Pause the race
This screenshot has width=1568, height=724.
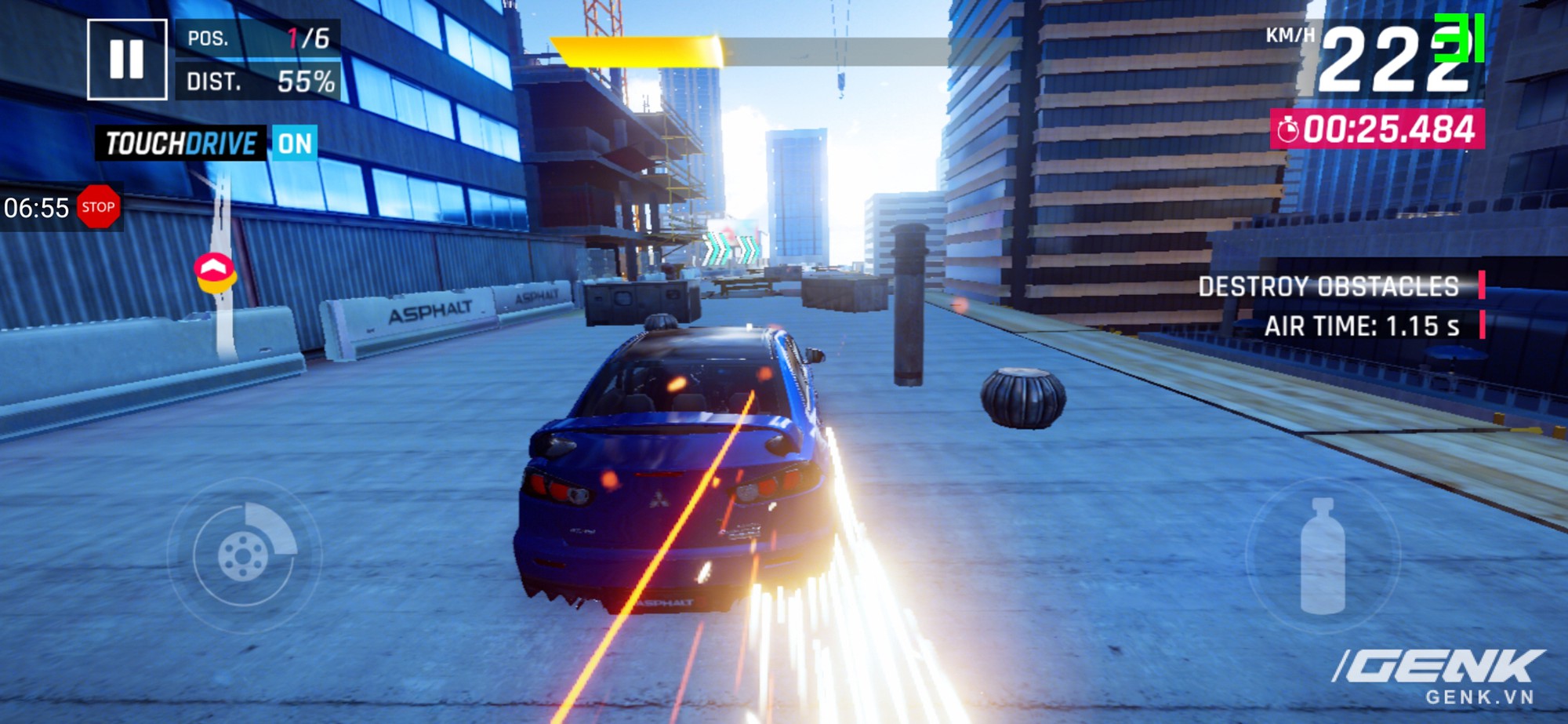click(x=127, y=60)
